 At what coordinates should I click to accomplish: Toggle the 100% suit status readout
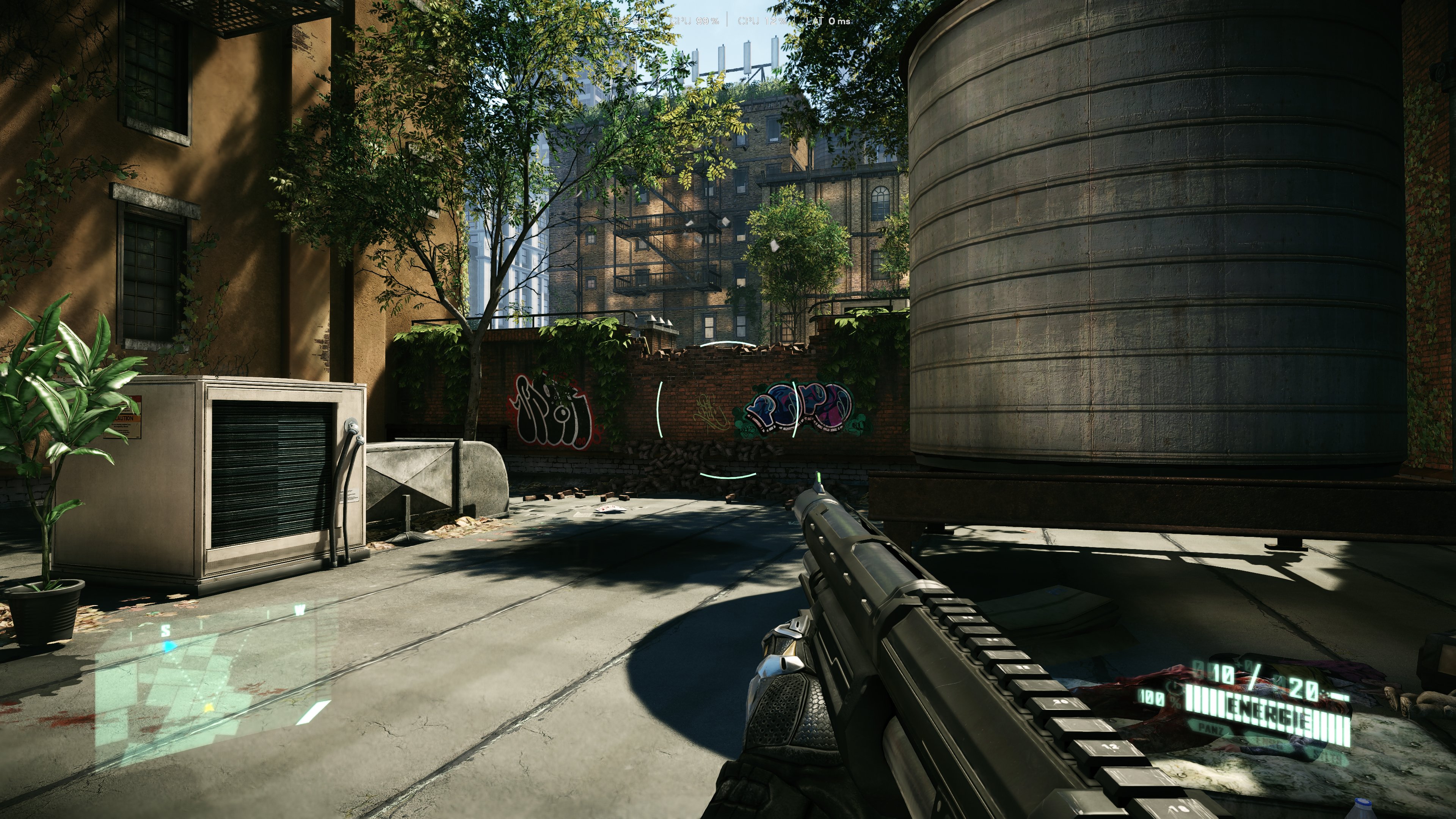coord(1153,698)
